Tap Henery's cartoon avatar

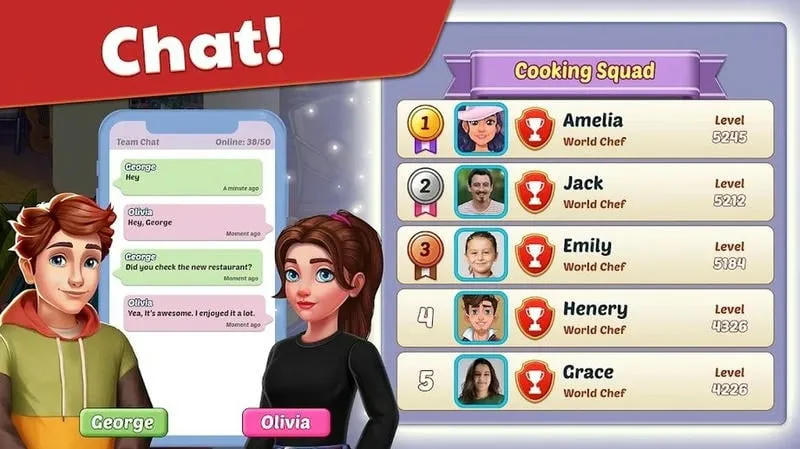pos(481,318)
